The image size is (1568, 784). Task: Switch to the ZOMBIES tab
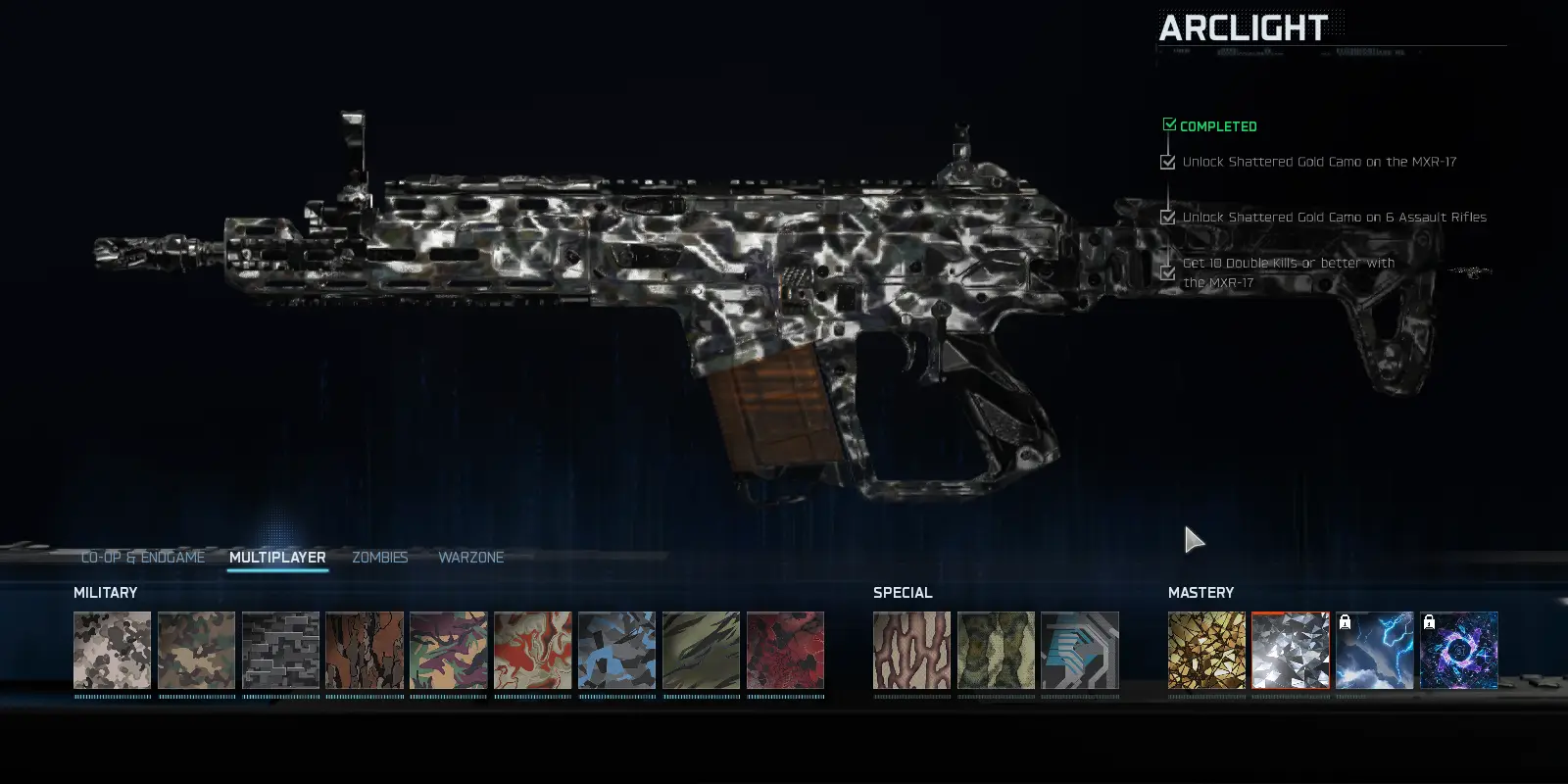(380, 557)
